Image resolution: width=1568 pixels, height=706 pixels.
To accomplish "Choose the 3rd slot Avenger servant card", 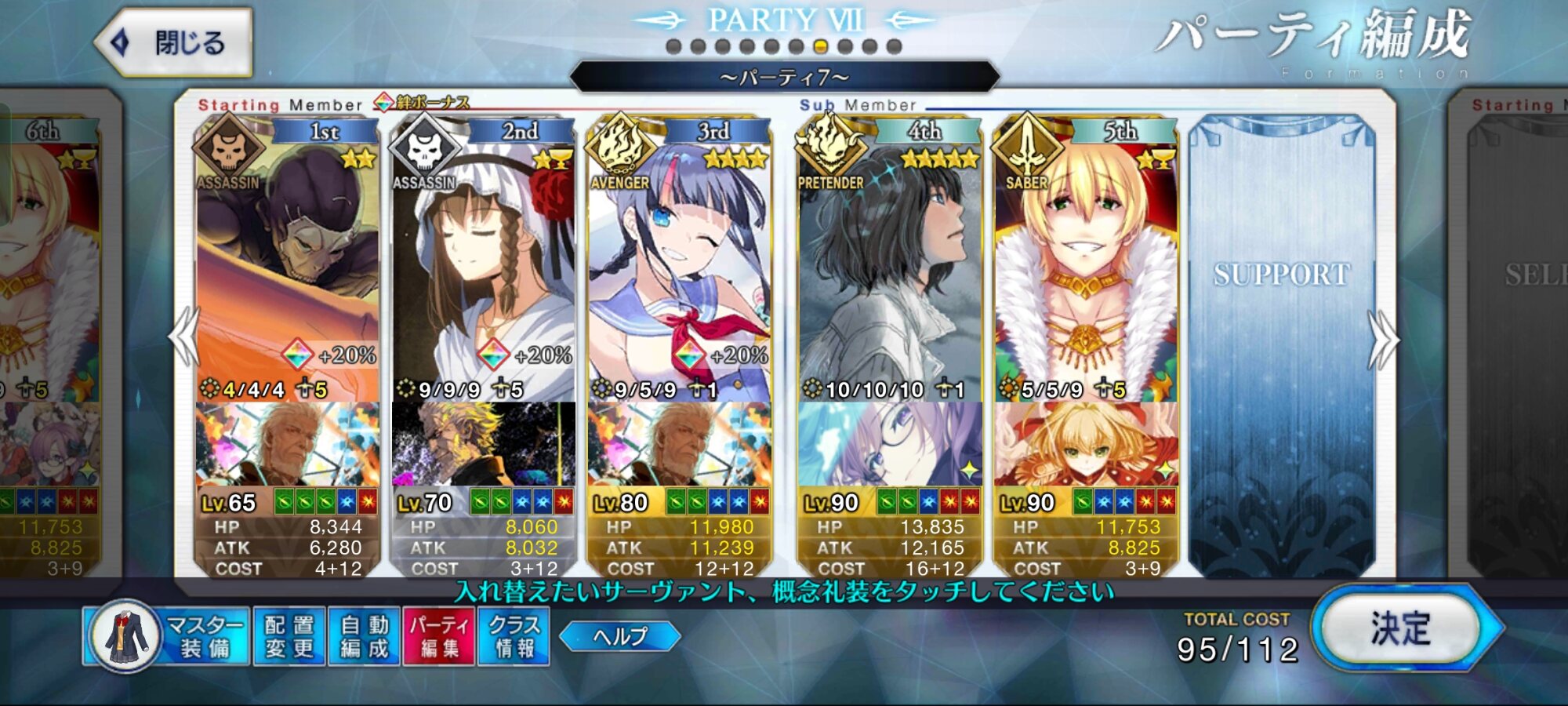I will click(x=679, y=267).
